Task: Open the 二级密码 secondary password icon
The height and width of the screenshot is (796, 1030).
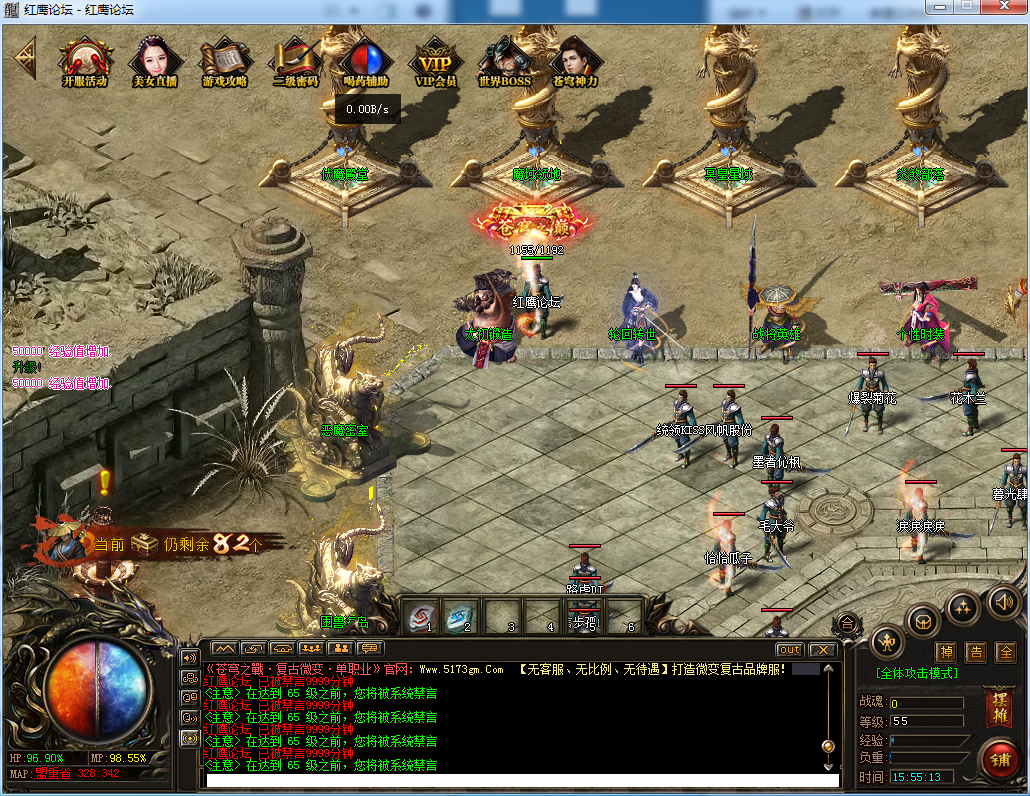Action: (295, 62)
